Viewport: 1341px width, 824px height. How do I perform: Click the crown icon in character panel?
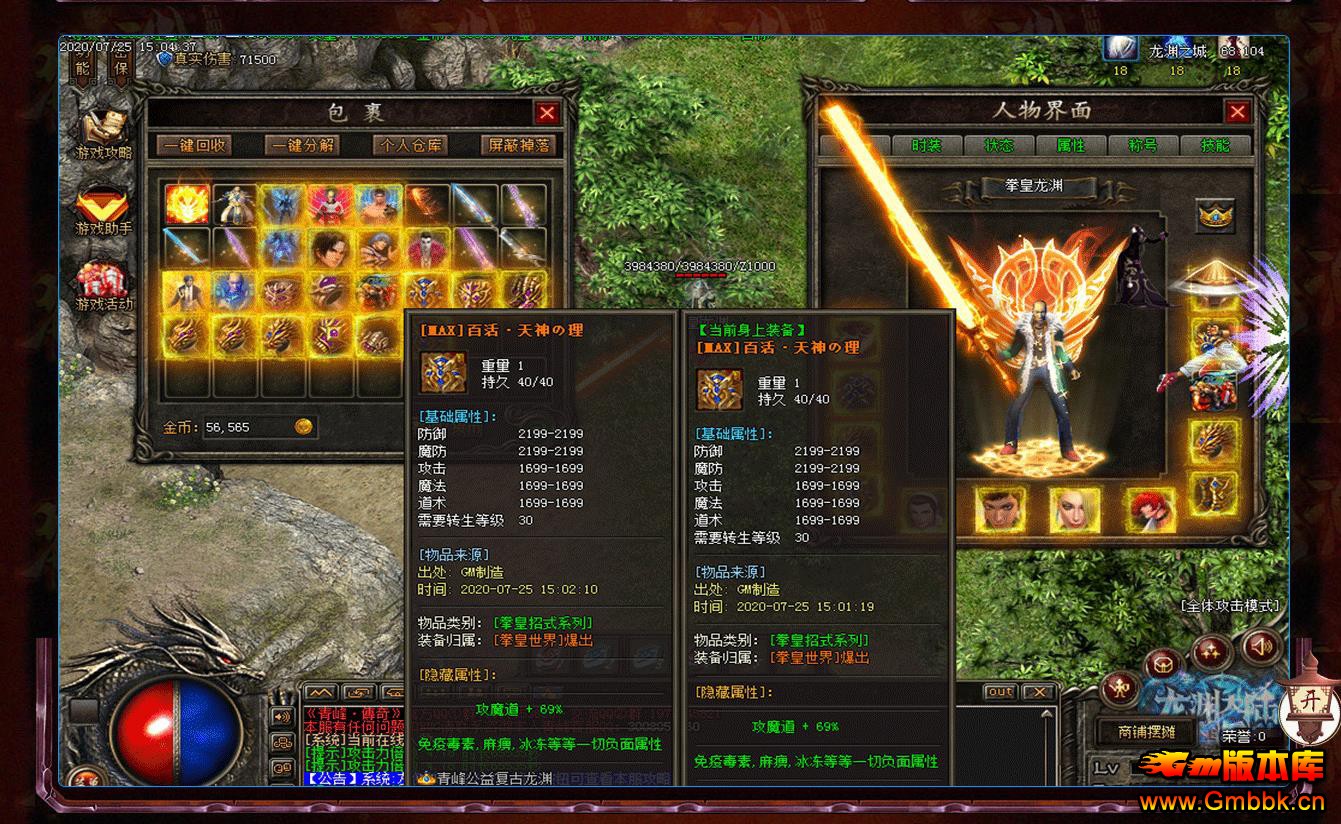(x=1215, y=214)
